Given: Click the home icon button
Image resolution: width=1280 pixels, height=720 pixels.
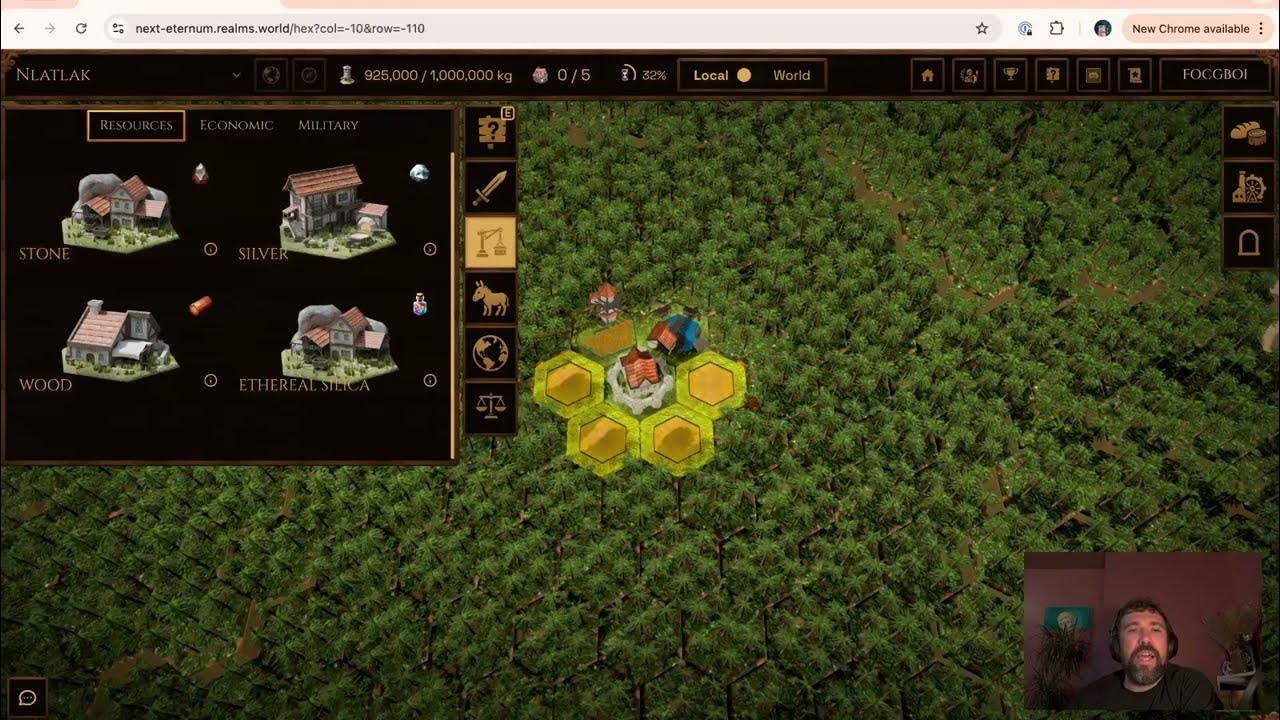Looking at the screenshot, I should (927, 75).
